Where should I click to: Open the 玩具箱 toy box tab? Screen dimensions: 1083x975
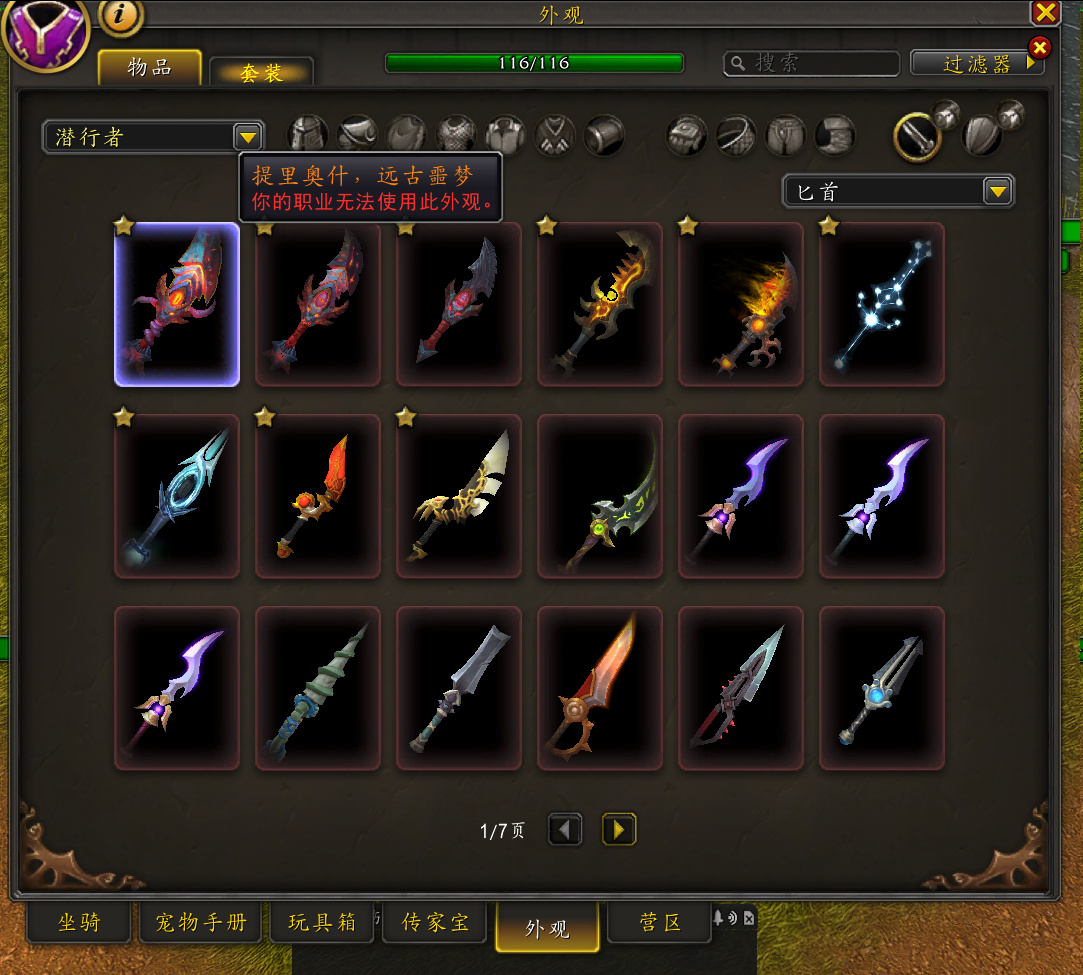click(x=322, y=922)
